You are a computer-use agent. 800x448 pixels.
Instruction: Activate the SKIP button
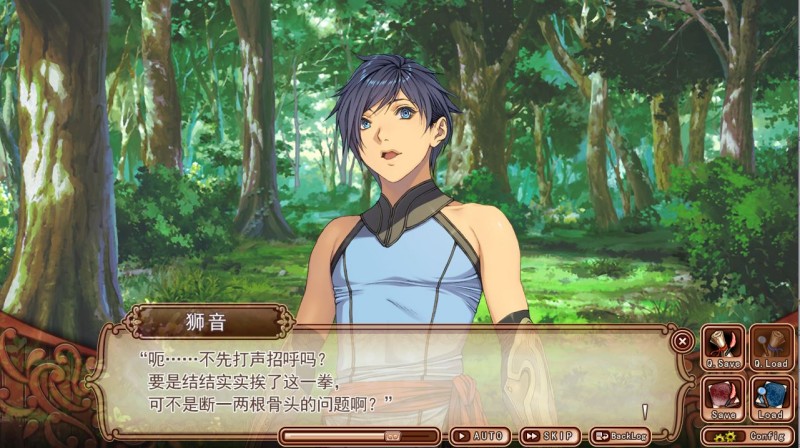click(551, 437)
